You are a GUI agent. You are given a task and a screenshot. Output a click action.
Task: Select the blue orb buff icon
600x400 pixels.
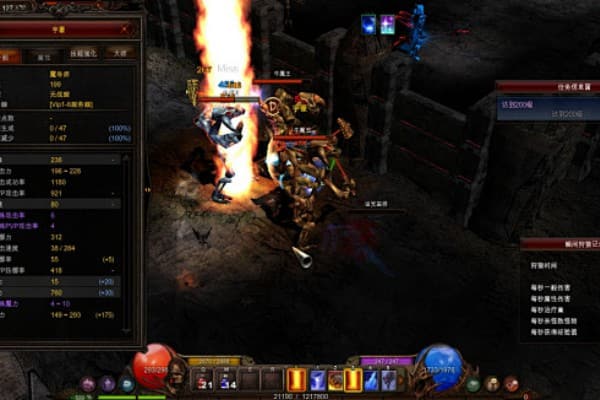pyautogui.click(x=369, y=24)
